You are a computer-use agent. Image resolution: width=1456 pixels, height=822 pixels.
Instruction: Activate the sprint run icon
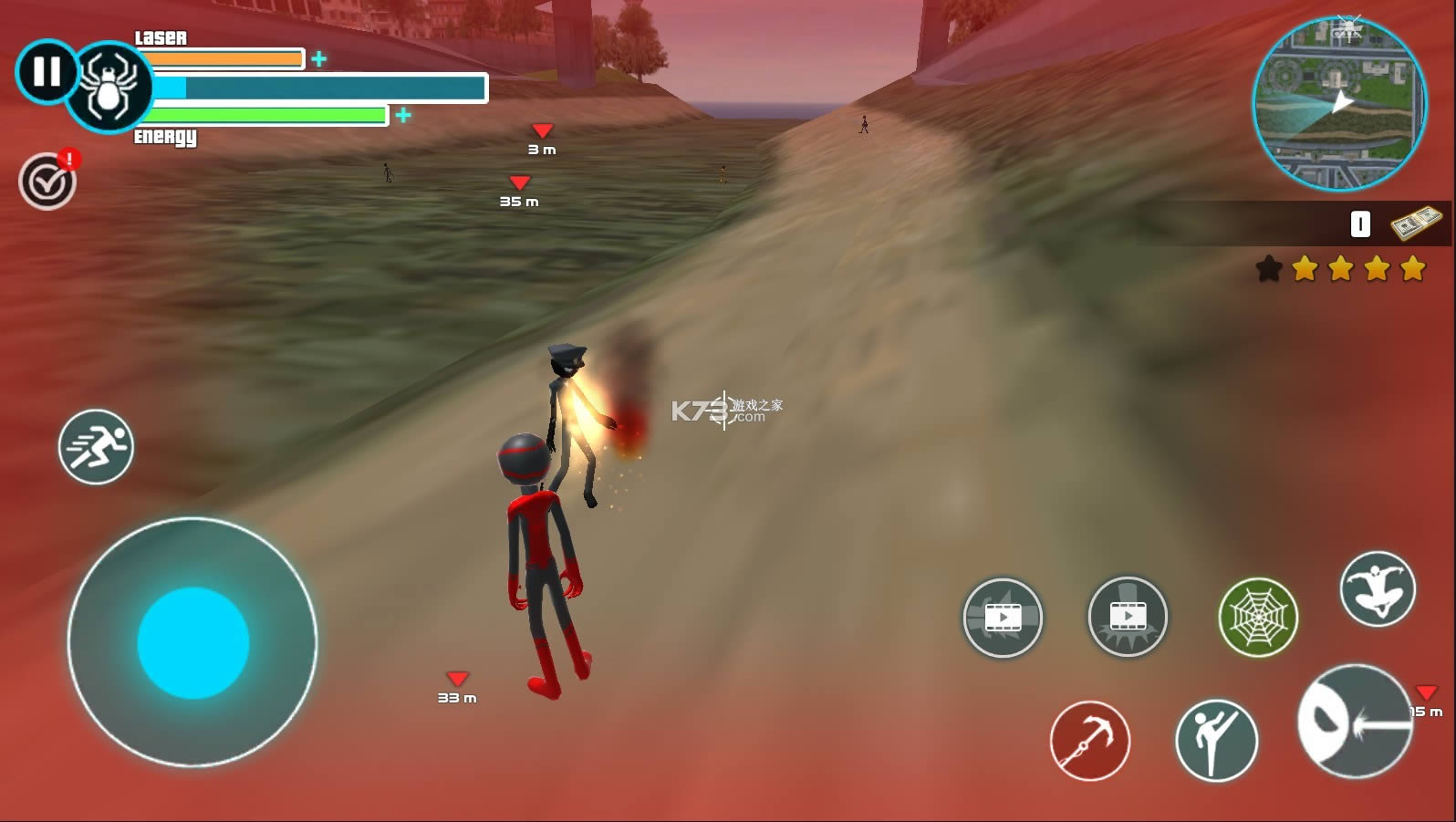[x=95, y=447]
